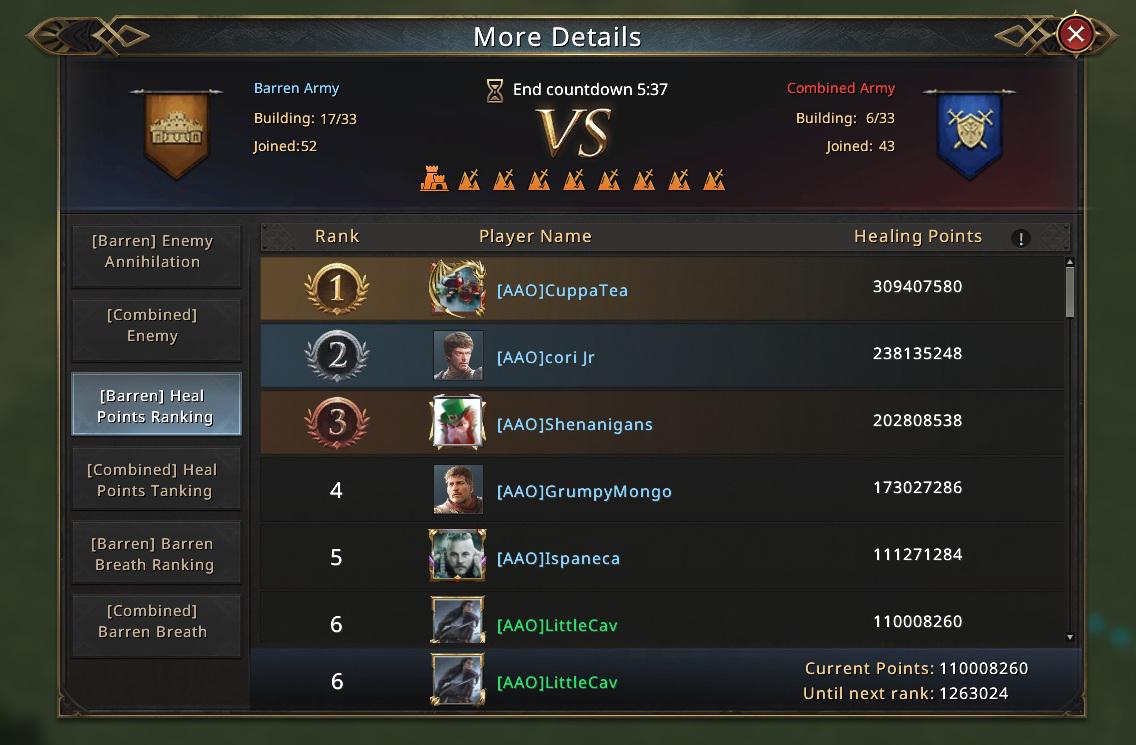Viewport: 1136px width, 745px height.
Task: Click the Healing Points info icon
Action: 1020,238
